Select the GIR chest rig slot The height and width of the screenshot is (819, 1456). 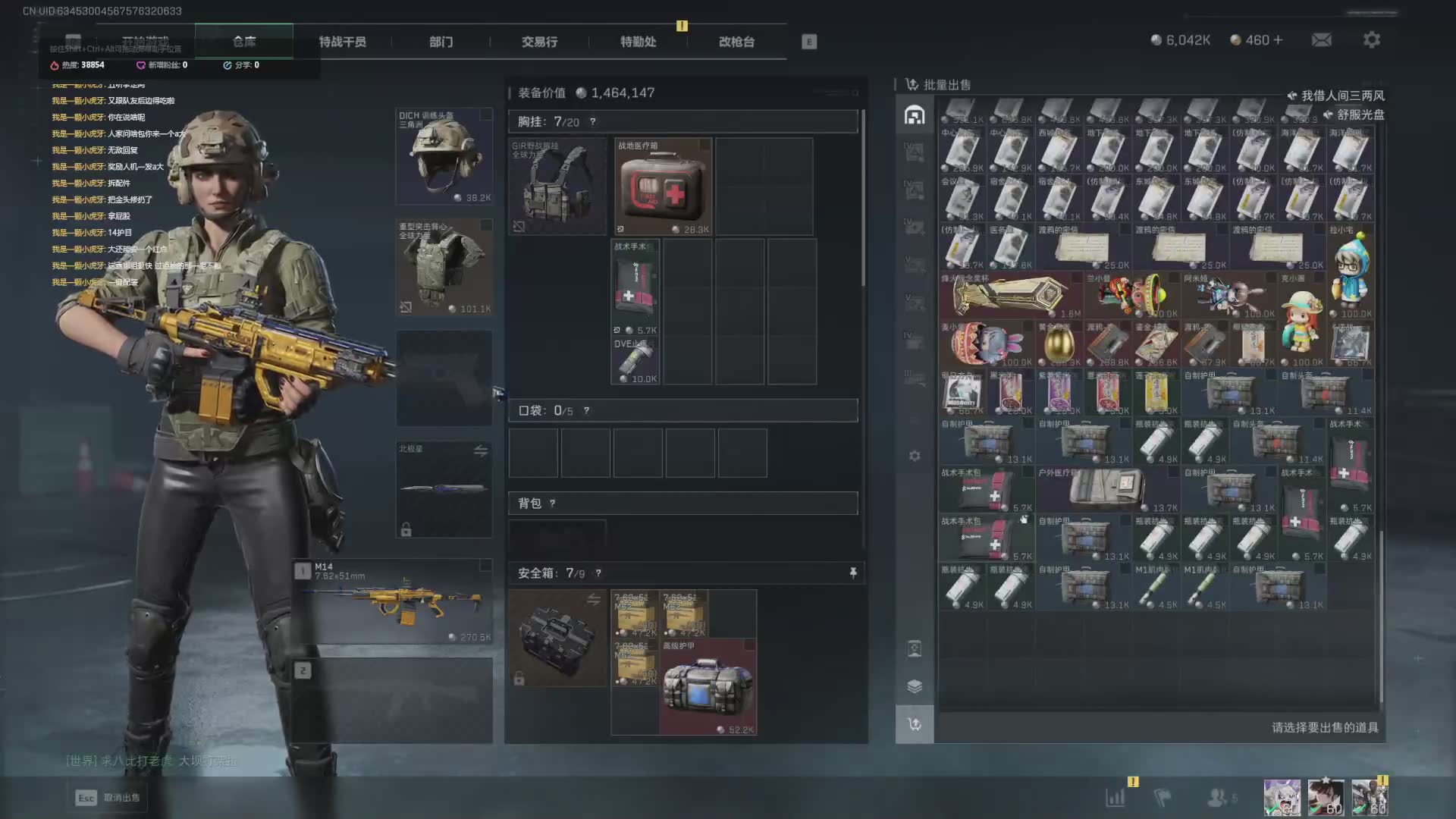(x=557, y=187)
